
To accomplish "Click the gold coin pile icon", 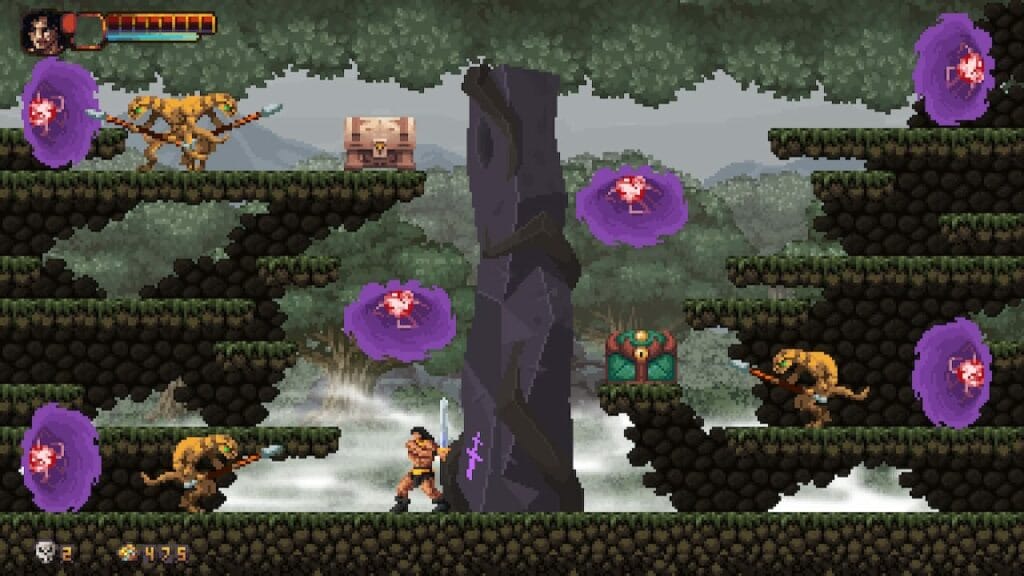I will coord(128,552).
